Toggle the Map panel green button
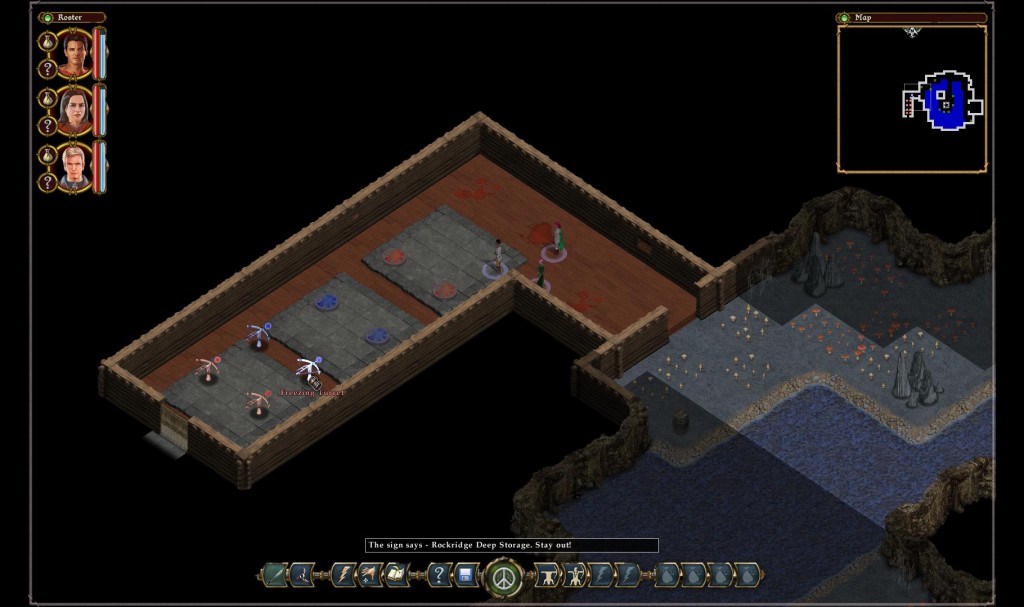This screenshot has width=1024, height=607. pyautogui.click(x=843, y=17)
